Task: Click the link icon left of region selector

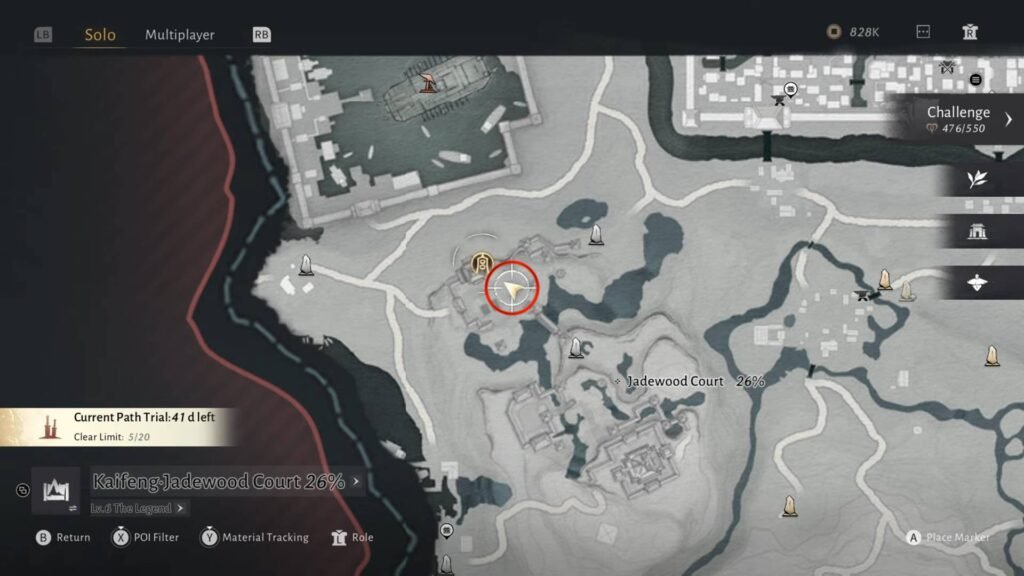Action: click(23, 490)
